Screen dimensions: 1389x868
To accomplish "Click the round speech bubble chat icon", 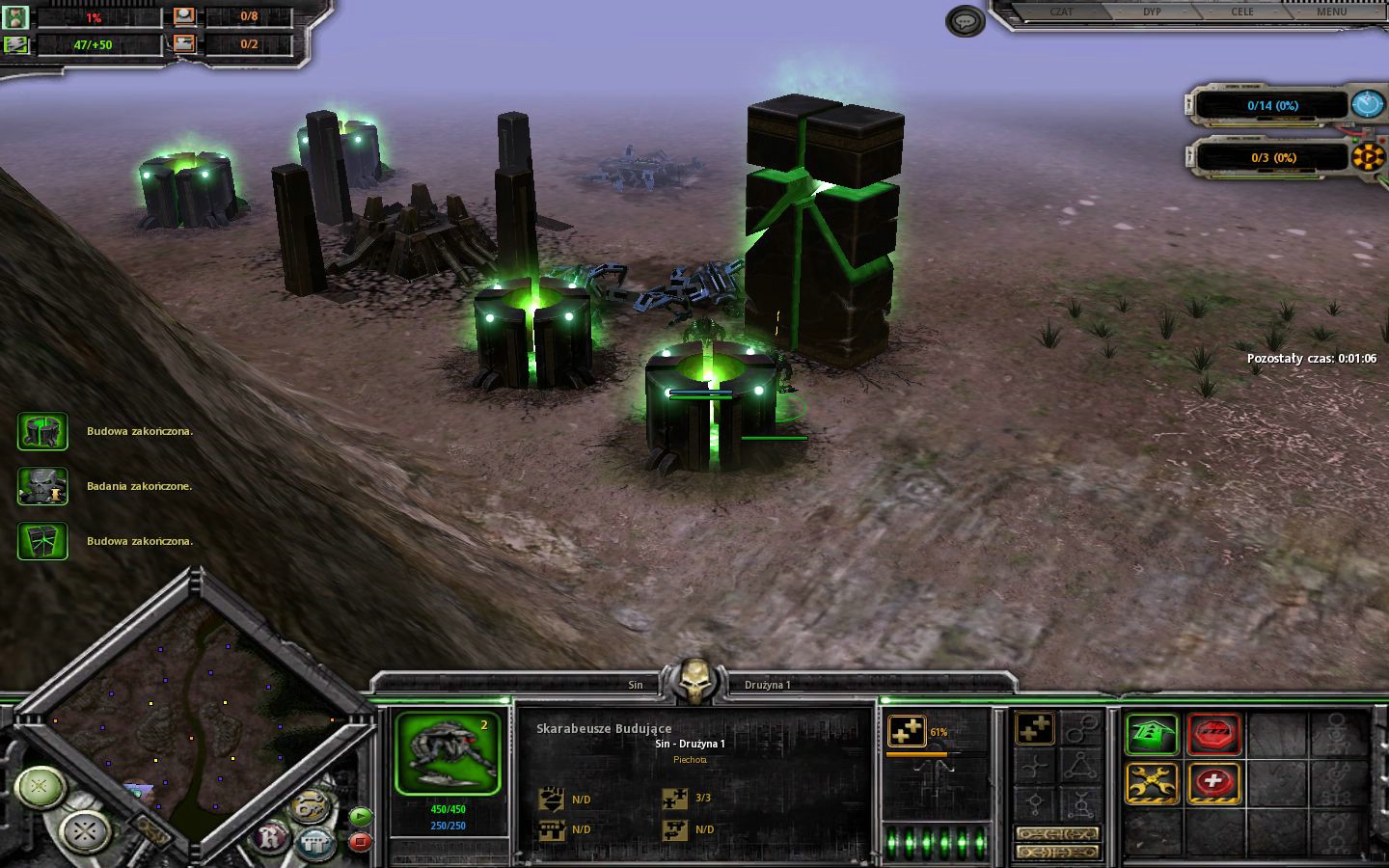I will coord(965,20).
